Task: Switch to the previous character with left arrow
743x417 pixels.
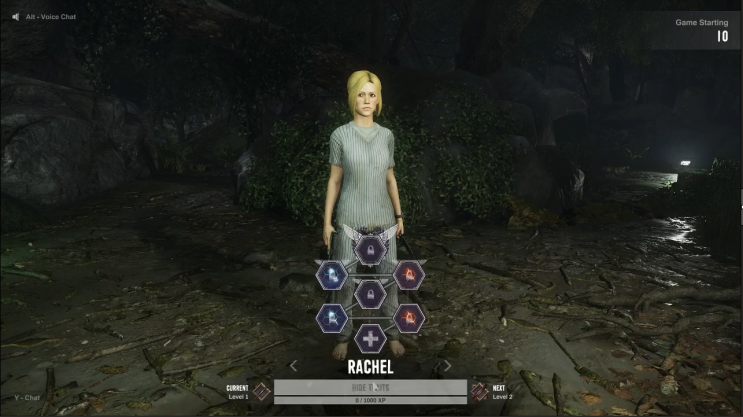Action: pos(294,366)
